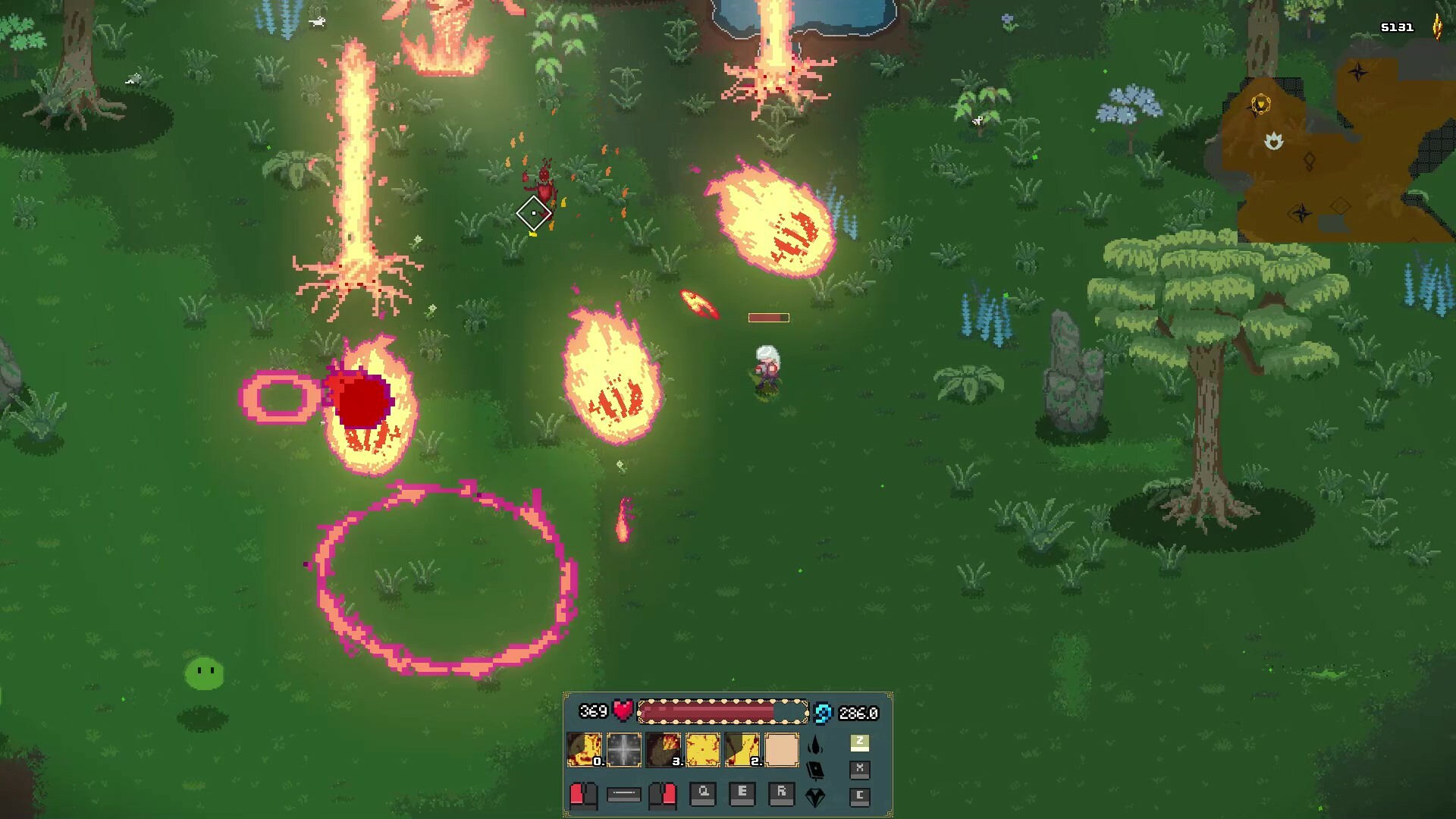Click the black diamond gem icon in the HUD
The width and height of the screenshot is (1456, 819).
click(x=815, y=797)
